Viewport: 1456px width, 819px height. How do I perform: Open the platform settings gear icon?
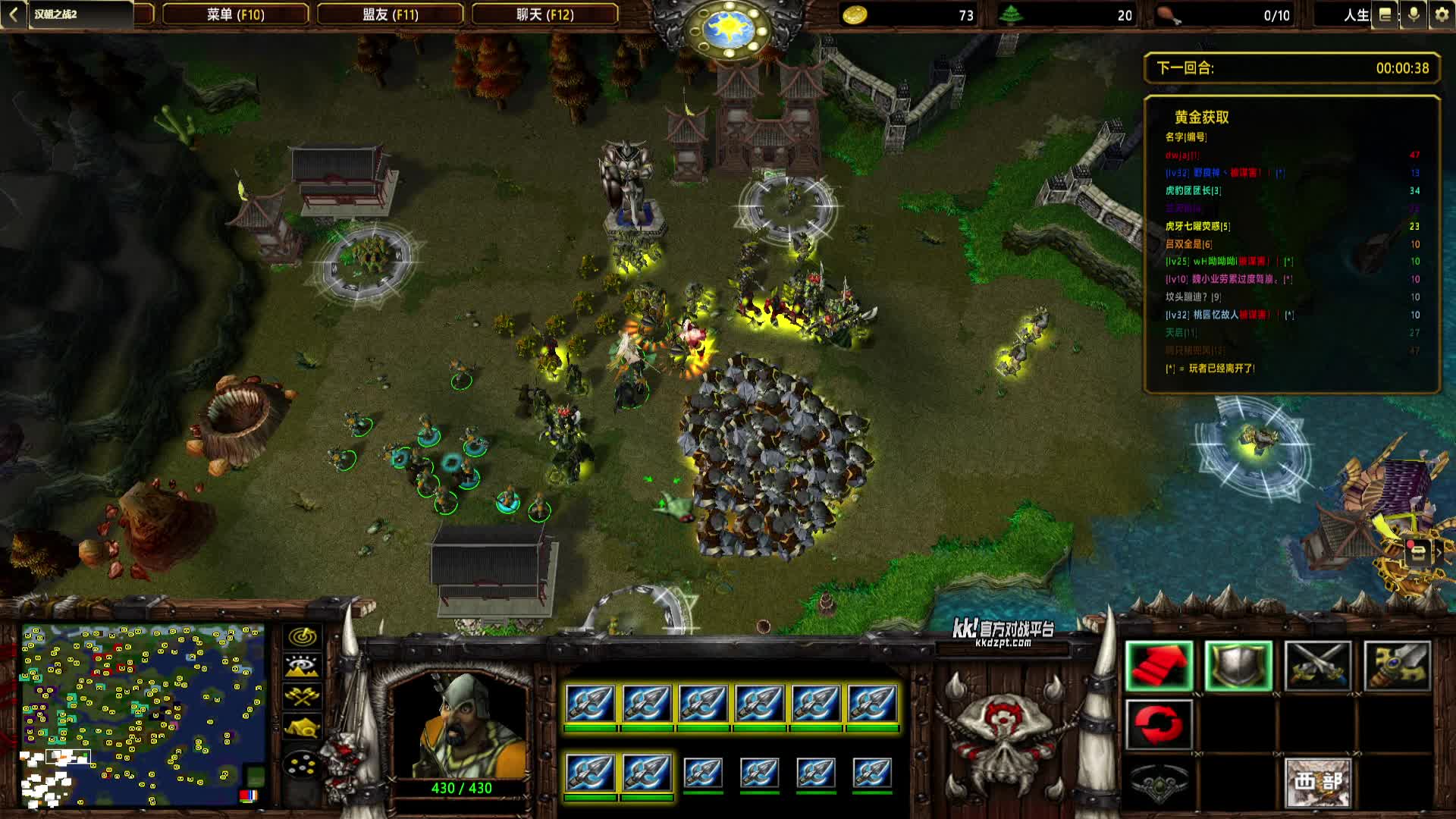coord(1441,15)
